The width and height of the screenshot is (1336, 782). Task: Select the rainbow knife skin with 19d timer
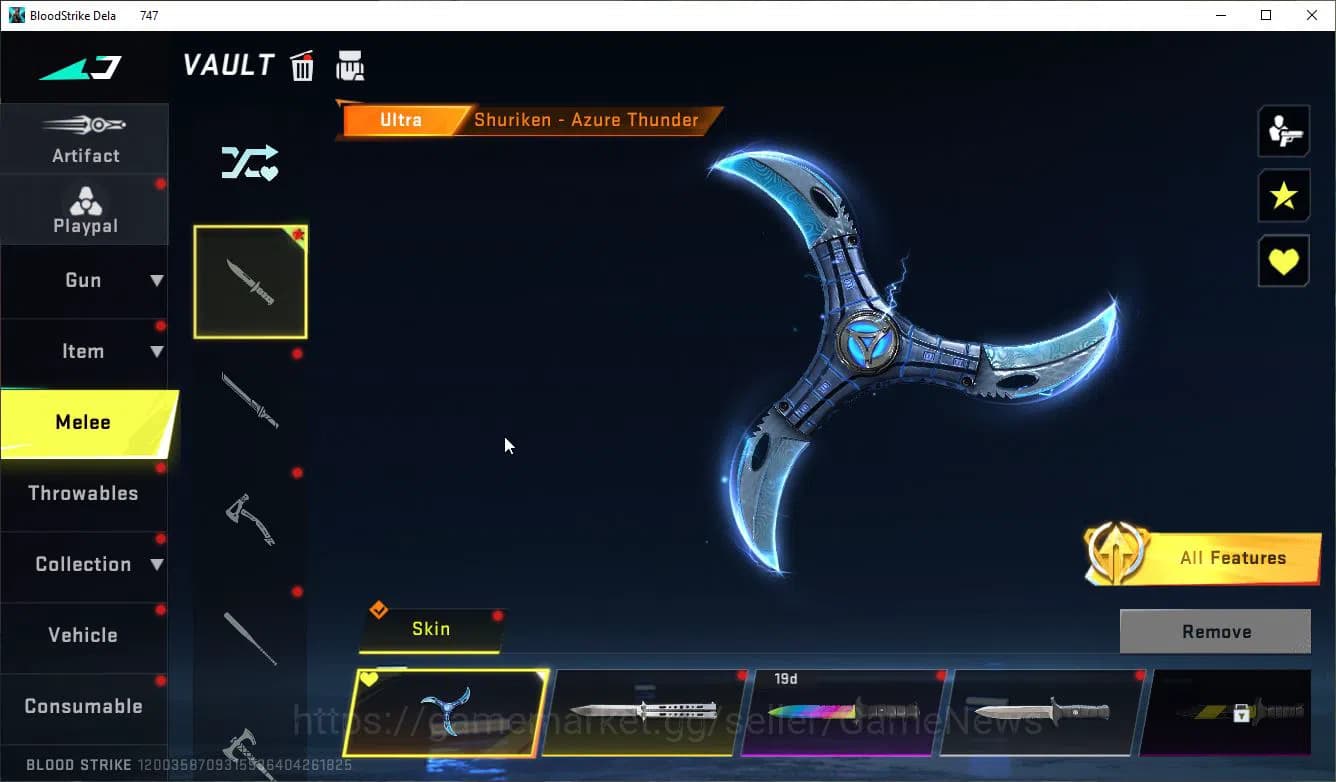coord(848,713)
